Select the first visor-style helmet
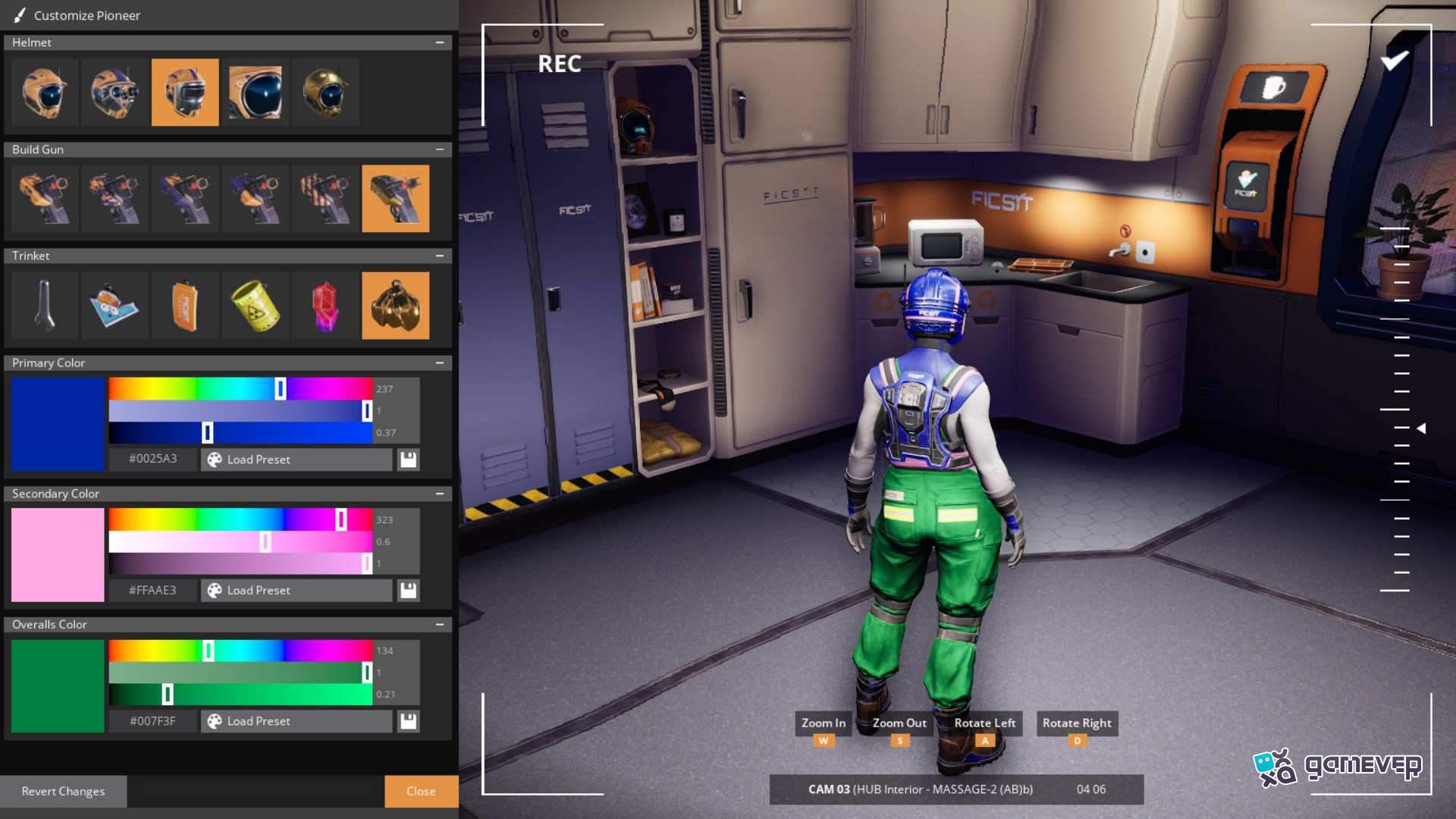The width and height of the screenshot is (1456, 819). point(44,93)
